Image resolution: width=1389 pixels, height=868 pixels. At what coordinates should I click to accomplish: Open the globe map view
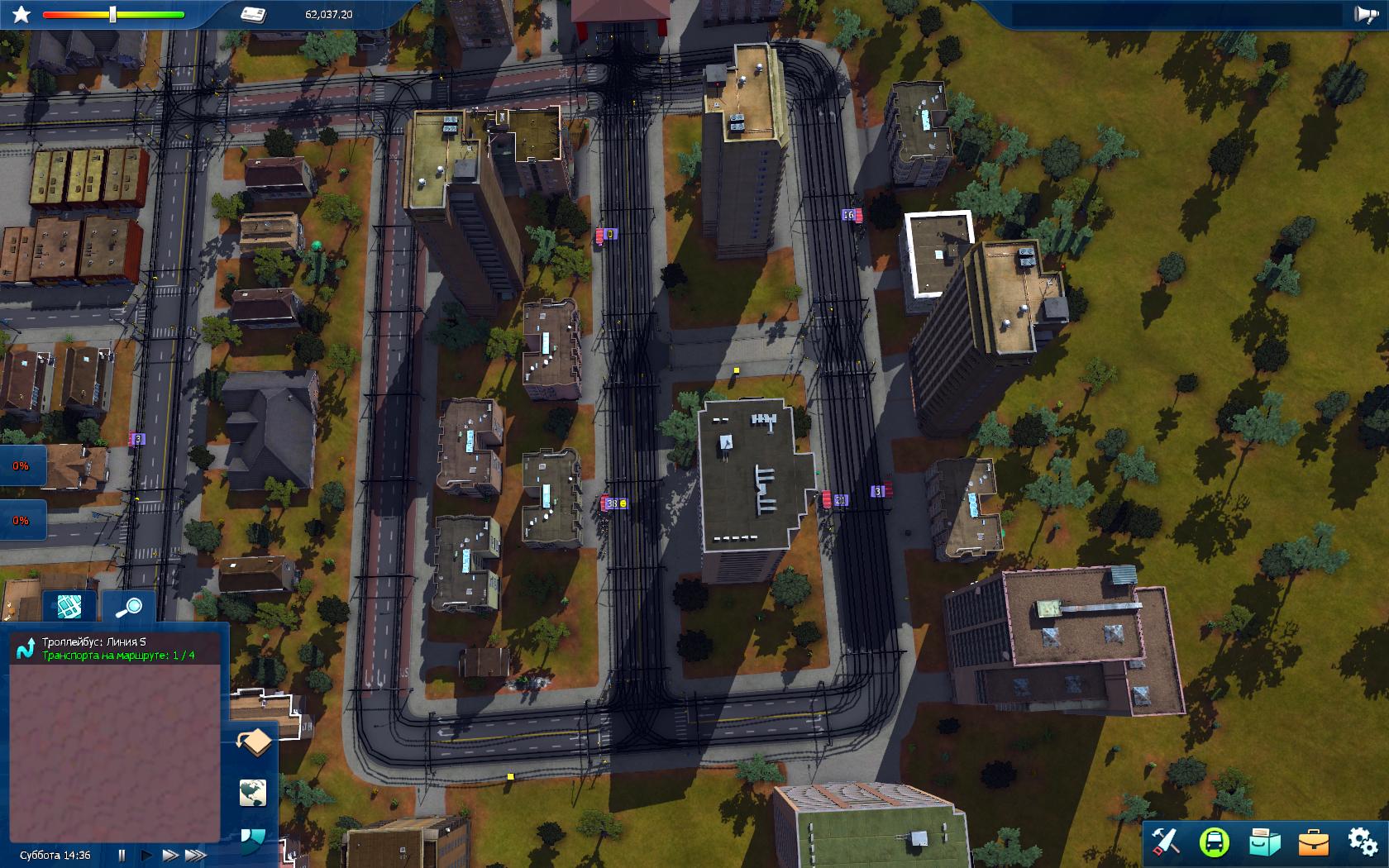253,793
